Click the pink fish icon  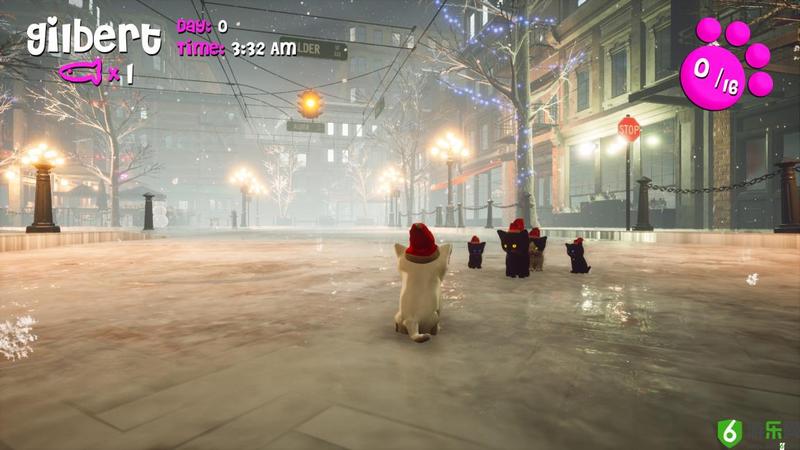click(81, 72)
